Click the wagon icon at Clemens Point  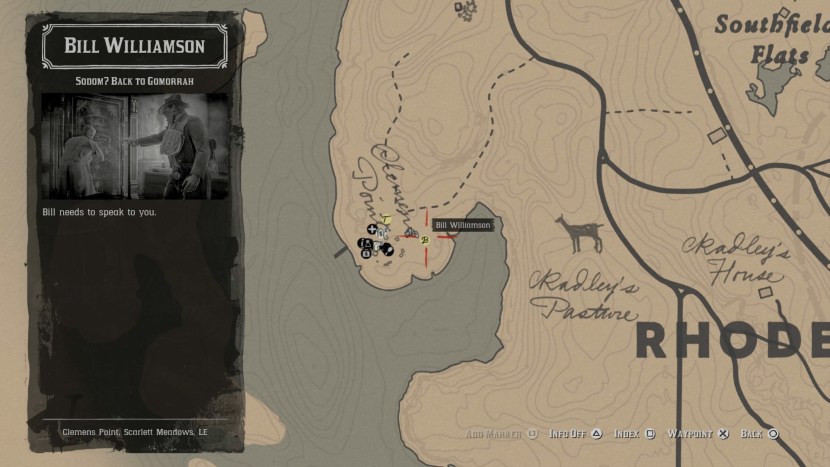[410, 233]
